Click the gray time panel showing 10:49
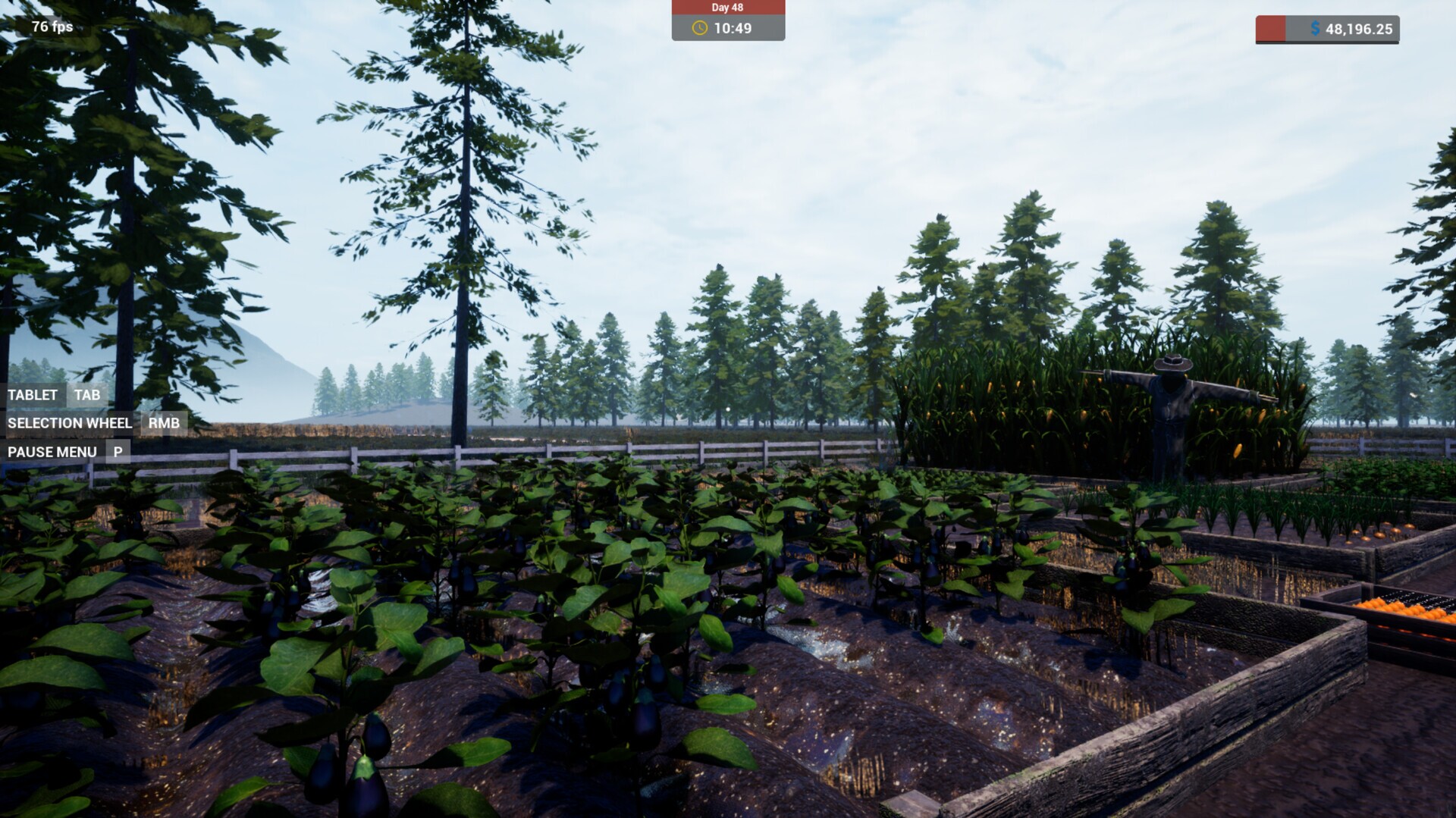This screenshot has width=1456, height=818. 726,30
